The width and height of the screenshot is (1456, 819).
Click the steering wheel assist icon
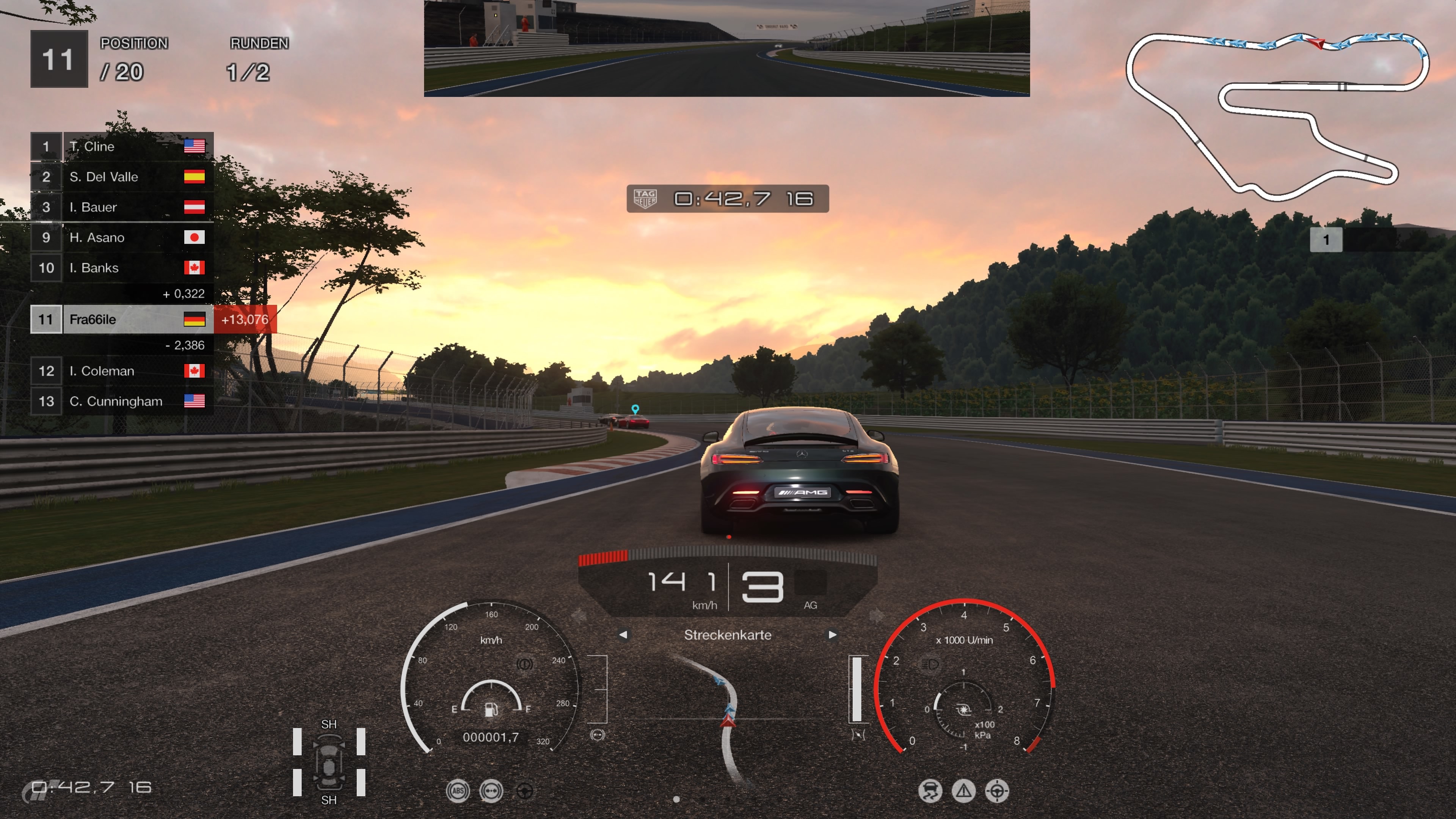[x=524, y=791]
